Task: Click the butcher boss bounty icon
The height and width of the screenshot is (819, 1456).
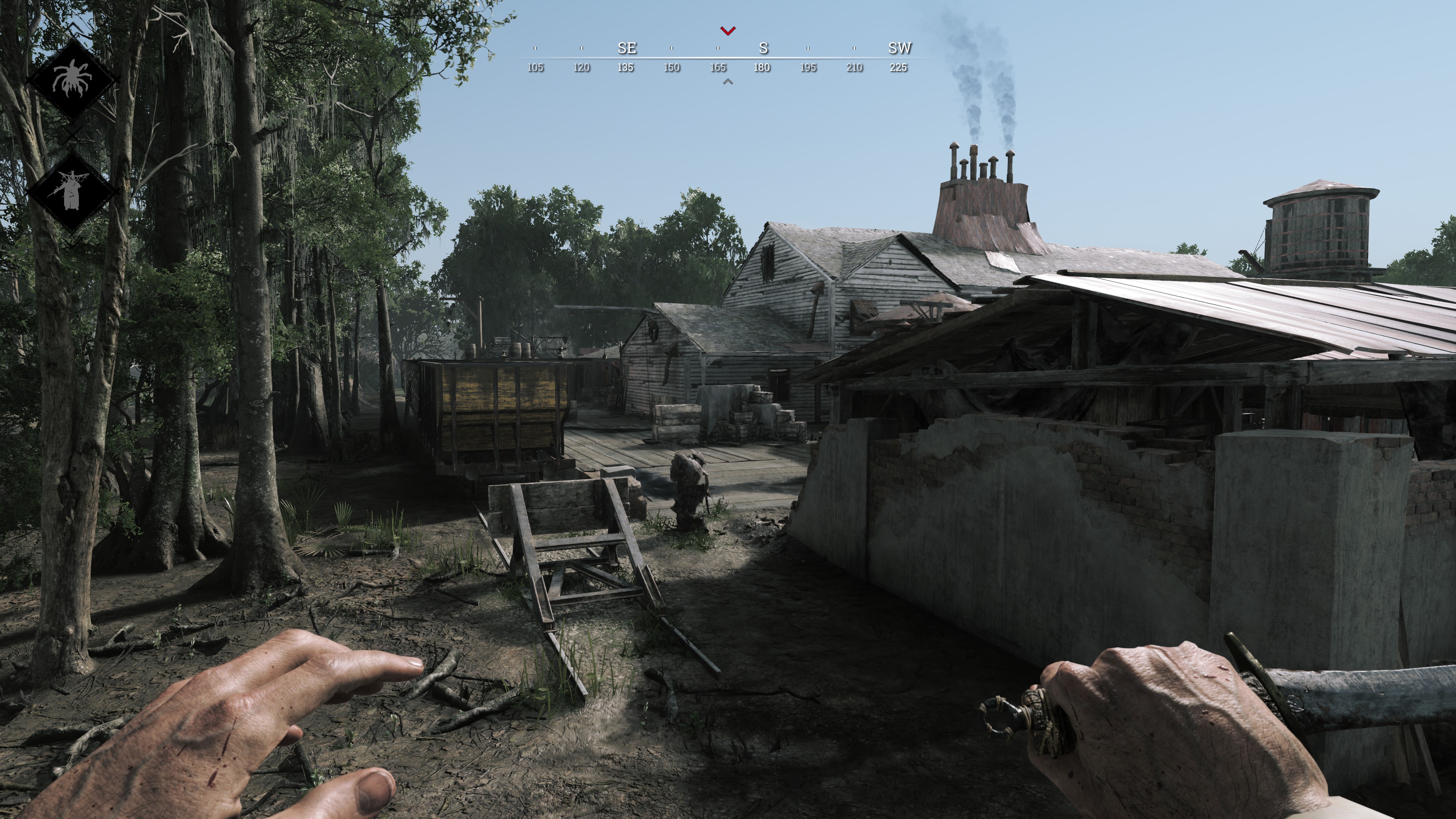Action: tap(71, 190)
